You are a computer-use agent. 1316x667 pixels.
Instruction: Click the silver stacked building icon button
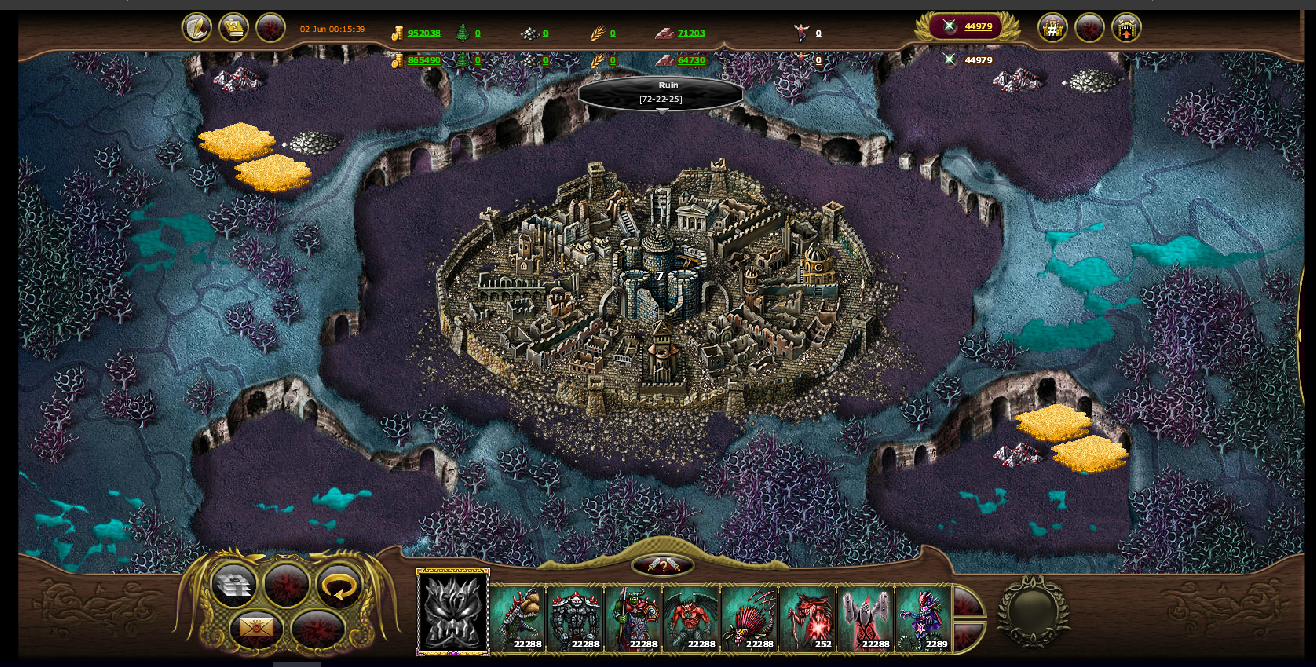tap(234, 585)
